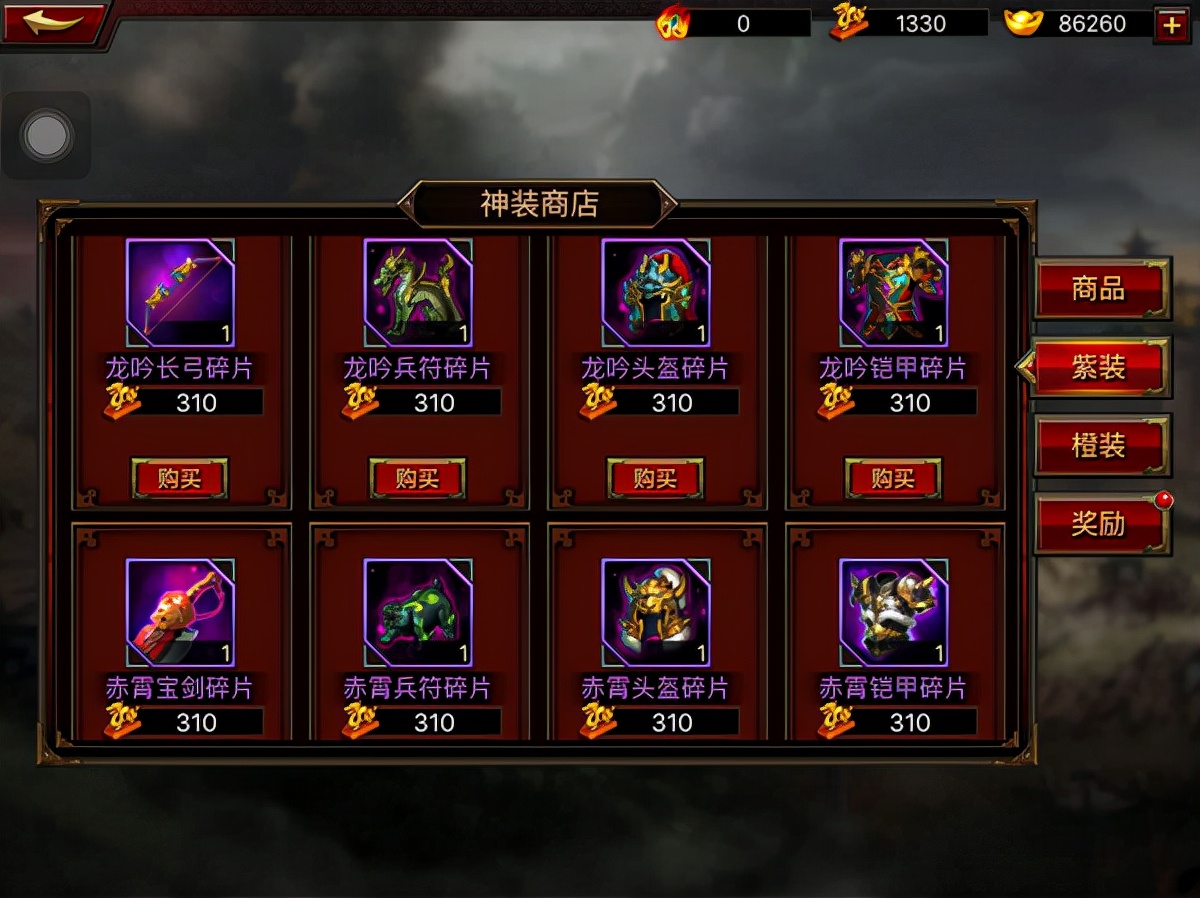Viewport: 1200px width, 898px height.
Task: Go back with the golden arrow button
Action: coord(52,23)
